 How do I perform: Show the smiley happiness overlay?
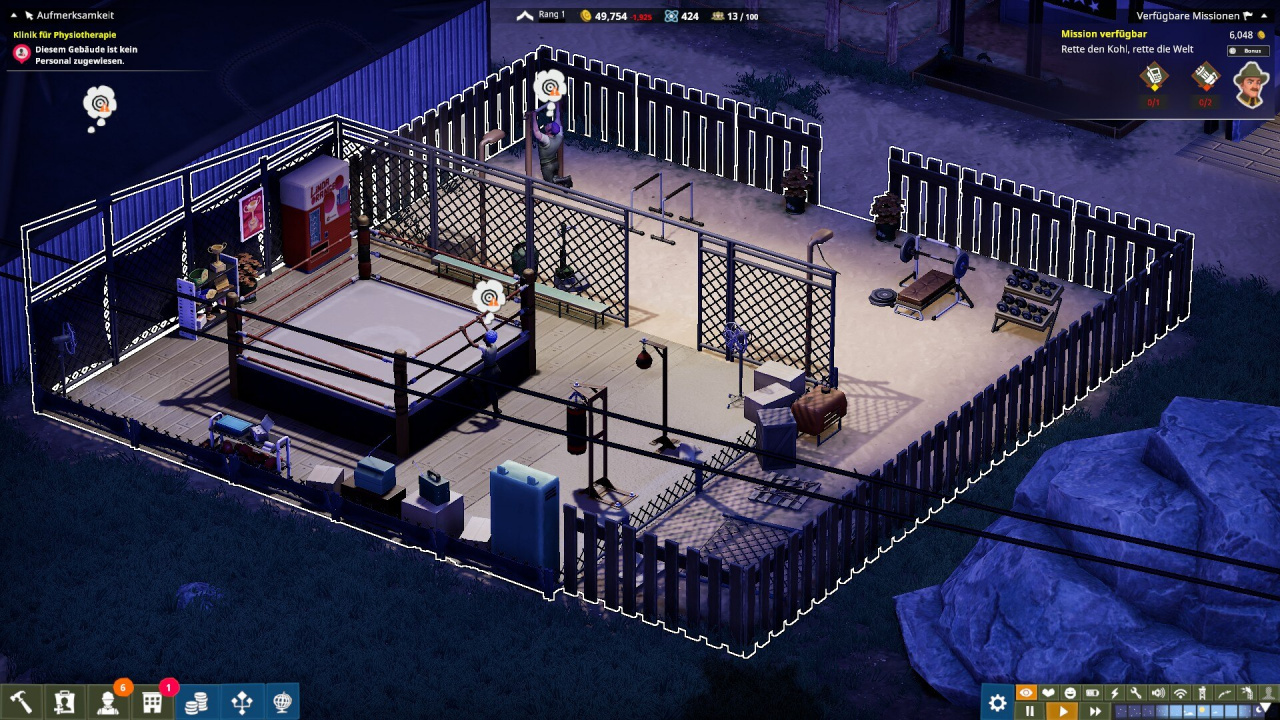coord(1070,693)
